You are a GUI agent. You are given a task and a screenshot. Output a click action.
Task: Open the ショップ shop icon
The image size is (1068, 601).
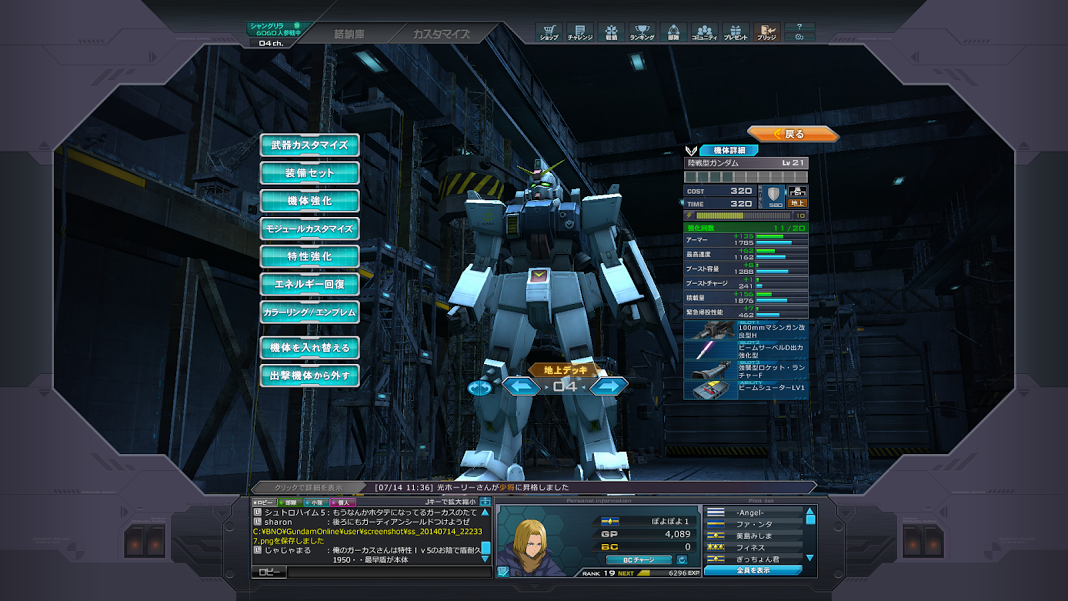(548, 33)
